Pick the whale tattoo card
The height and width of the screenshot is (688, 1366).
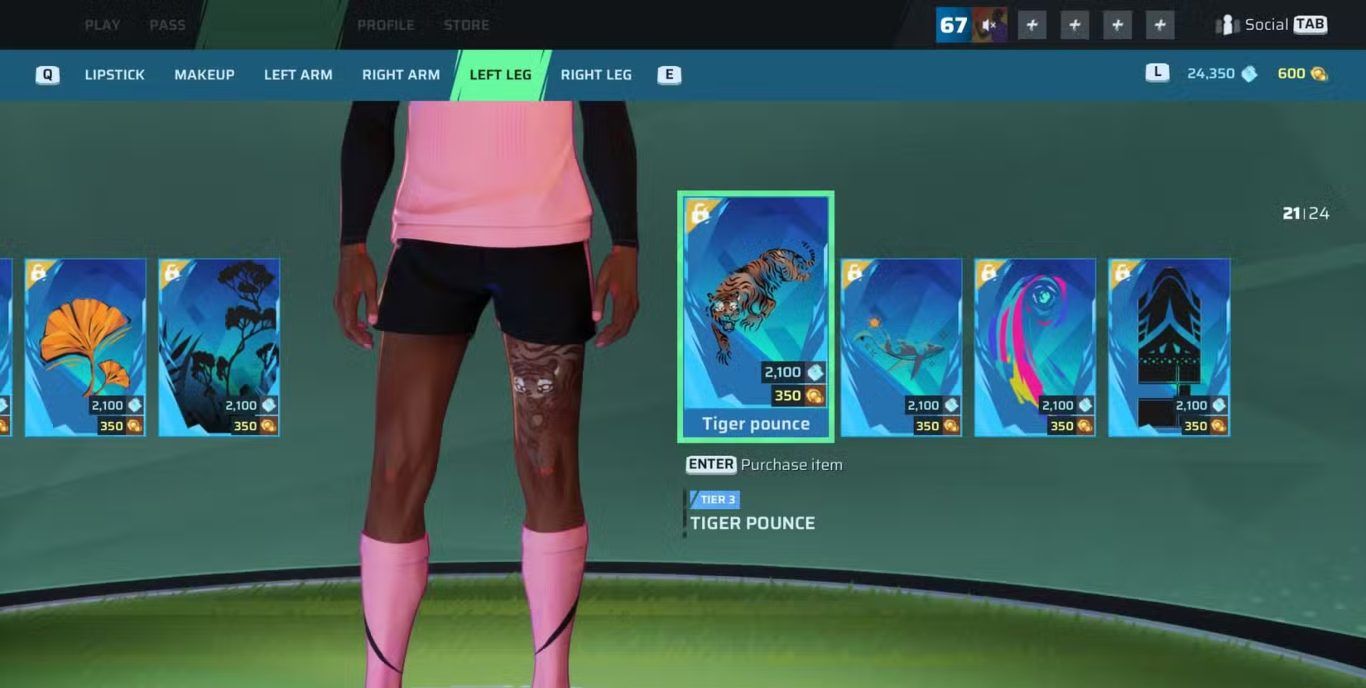pos(901,347)
